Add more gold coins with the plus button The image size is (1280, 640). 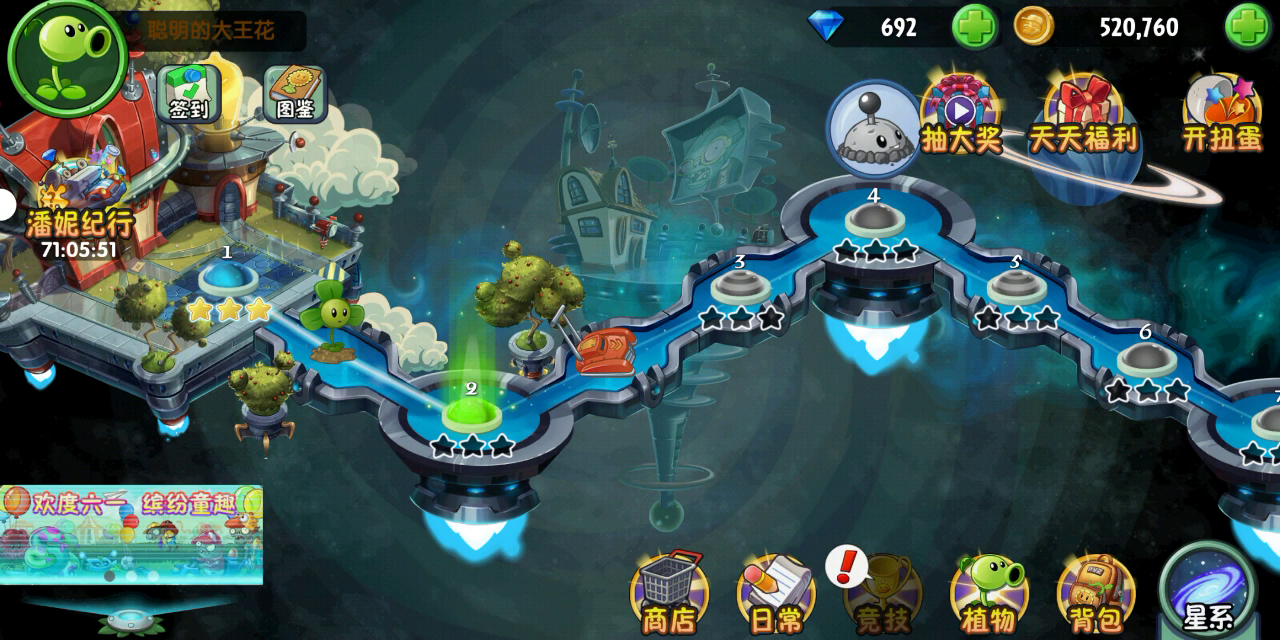pos(1247,27)
